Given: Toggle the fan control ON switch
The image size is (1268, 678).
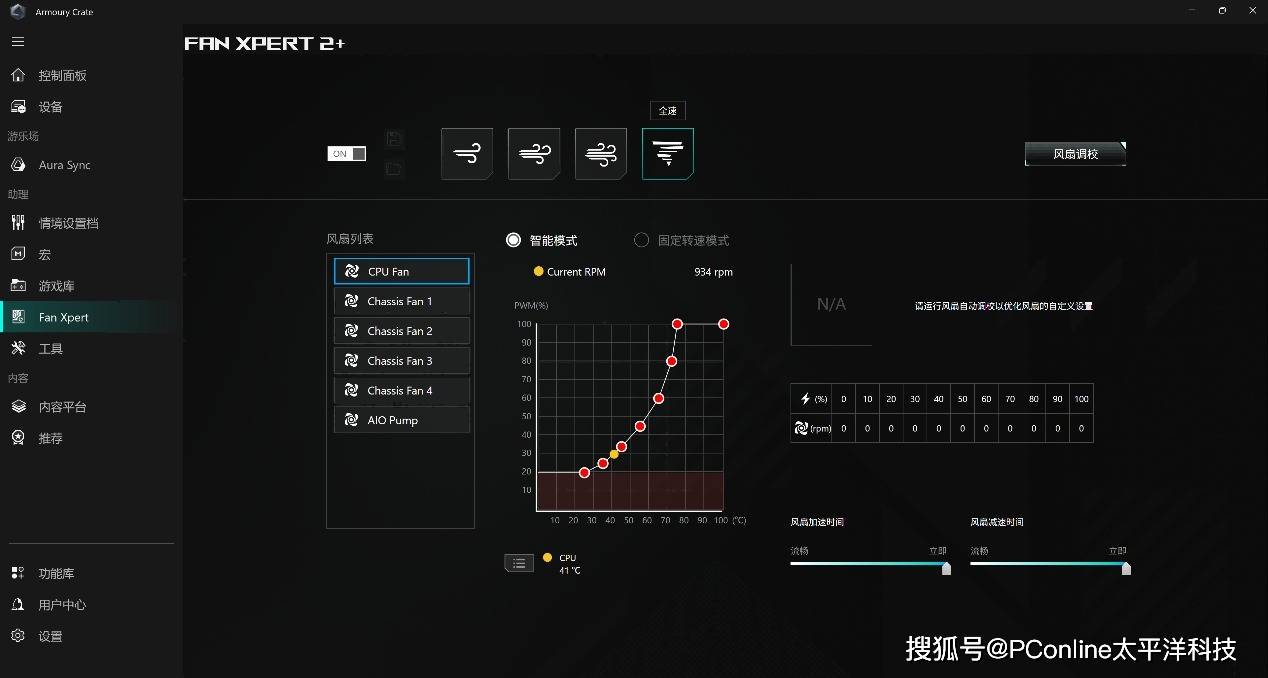Looking at the screenshot, I should pos(347,154).
